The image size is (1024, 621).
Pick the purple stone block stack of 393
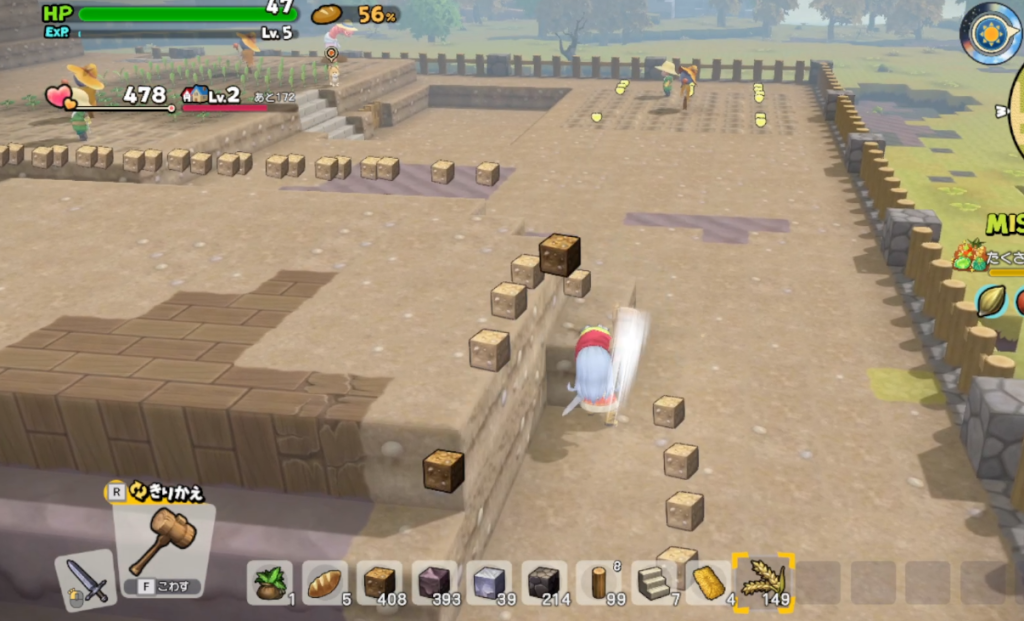click(x=434, y=582)
